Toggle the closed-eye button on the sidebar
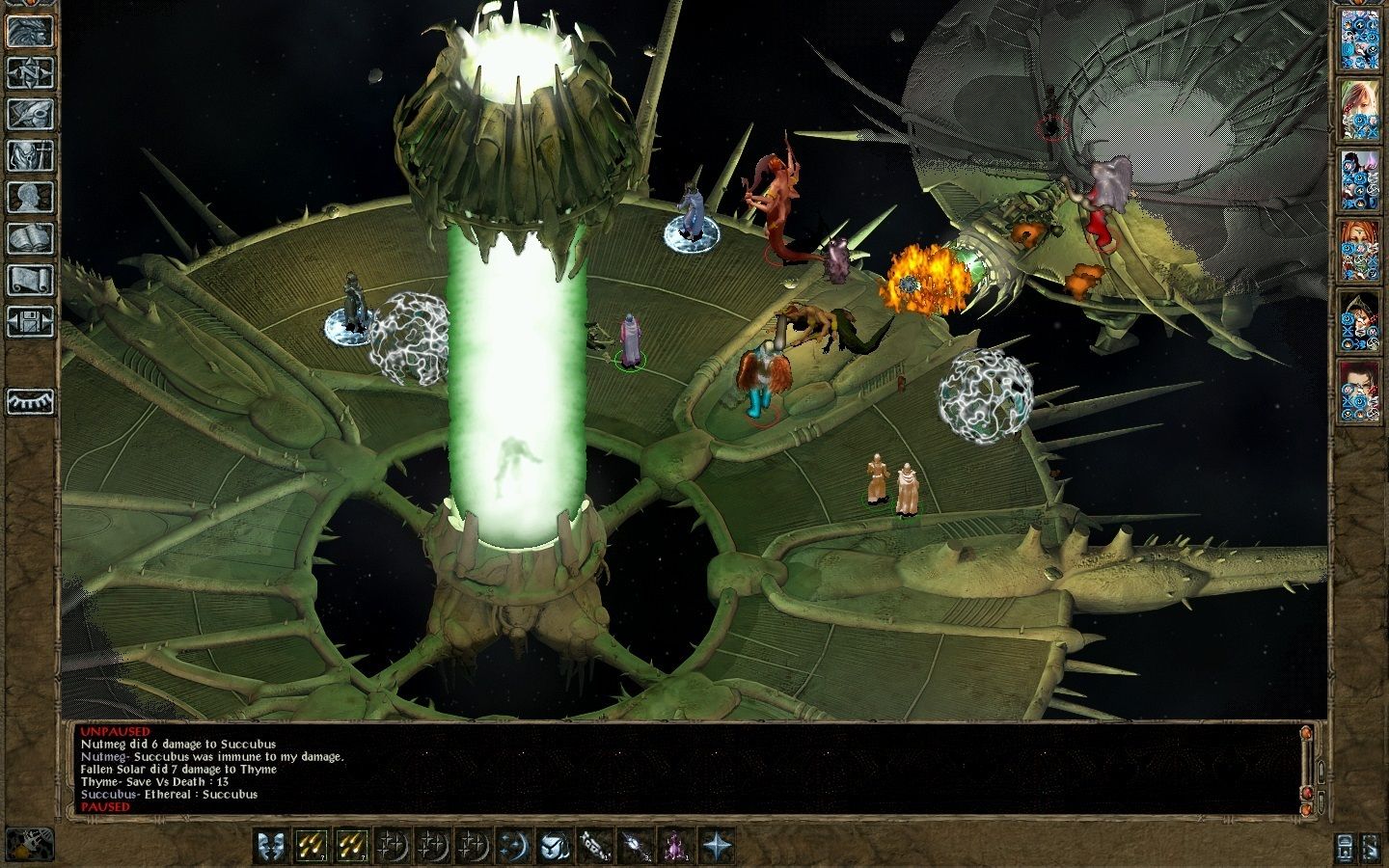Screen dimensions: 1389x868 pos(31,399)
